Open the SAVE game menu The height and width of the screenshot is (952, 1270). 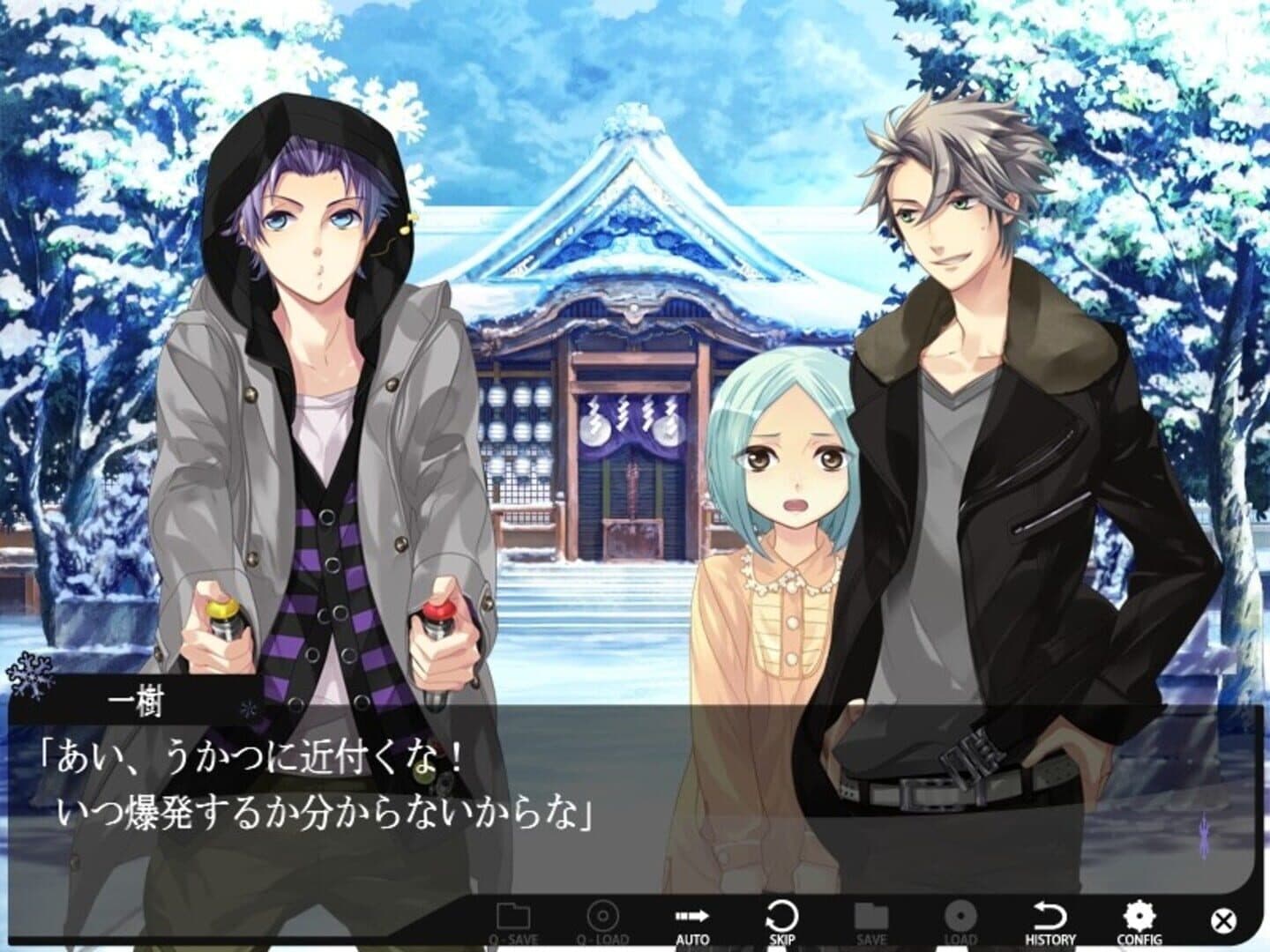[870, 922]
